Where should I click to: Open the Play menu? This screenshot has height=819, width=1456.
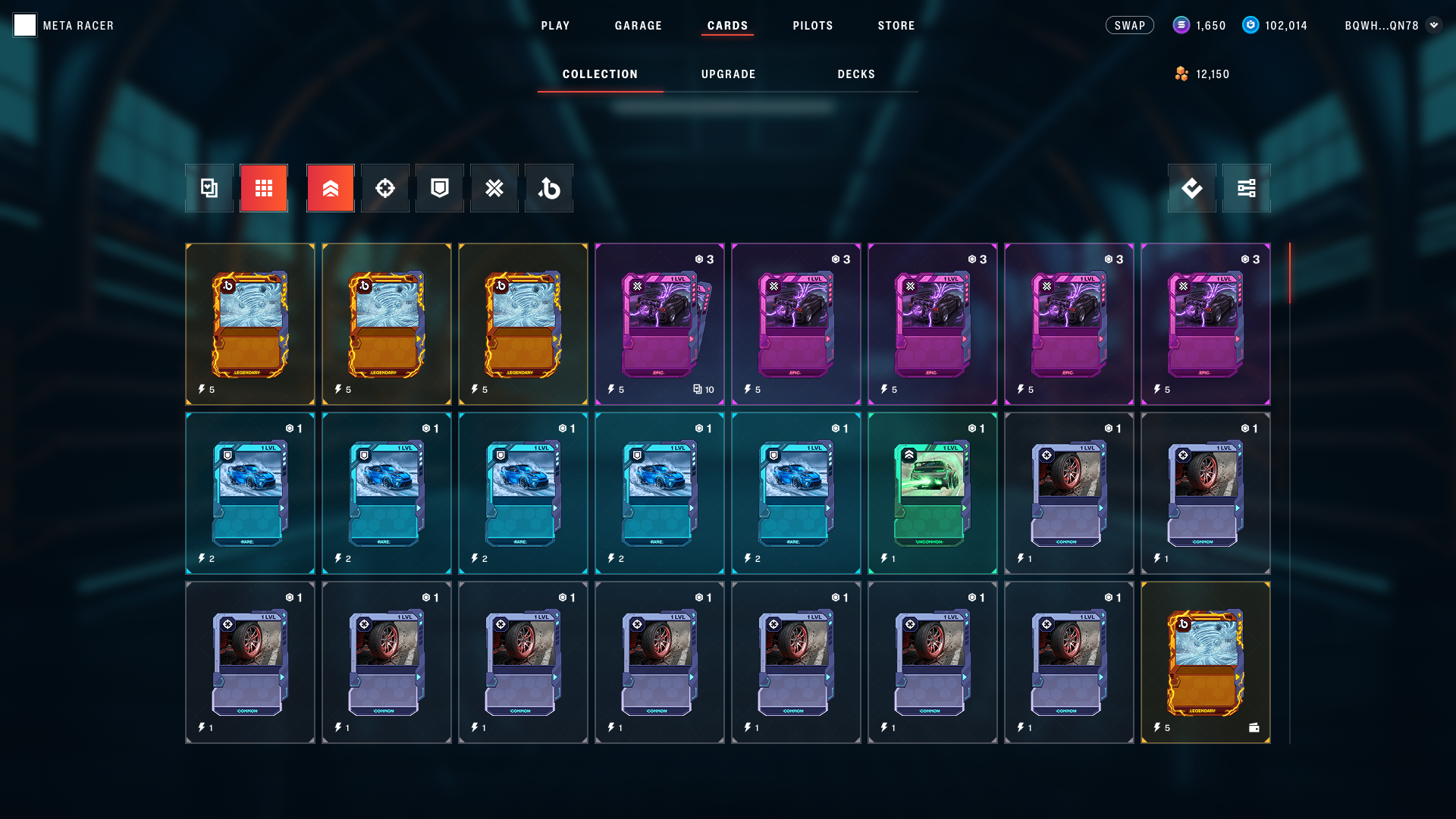[555, 26]
